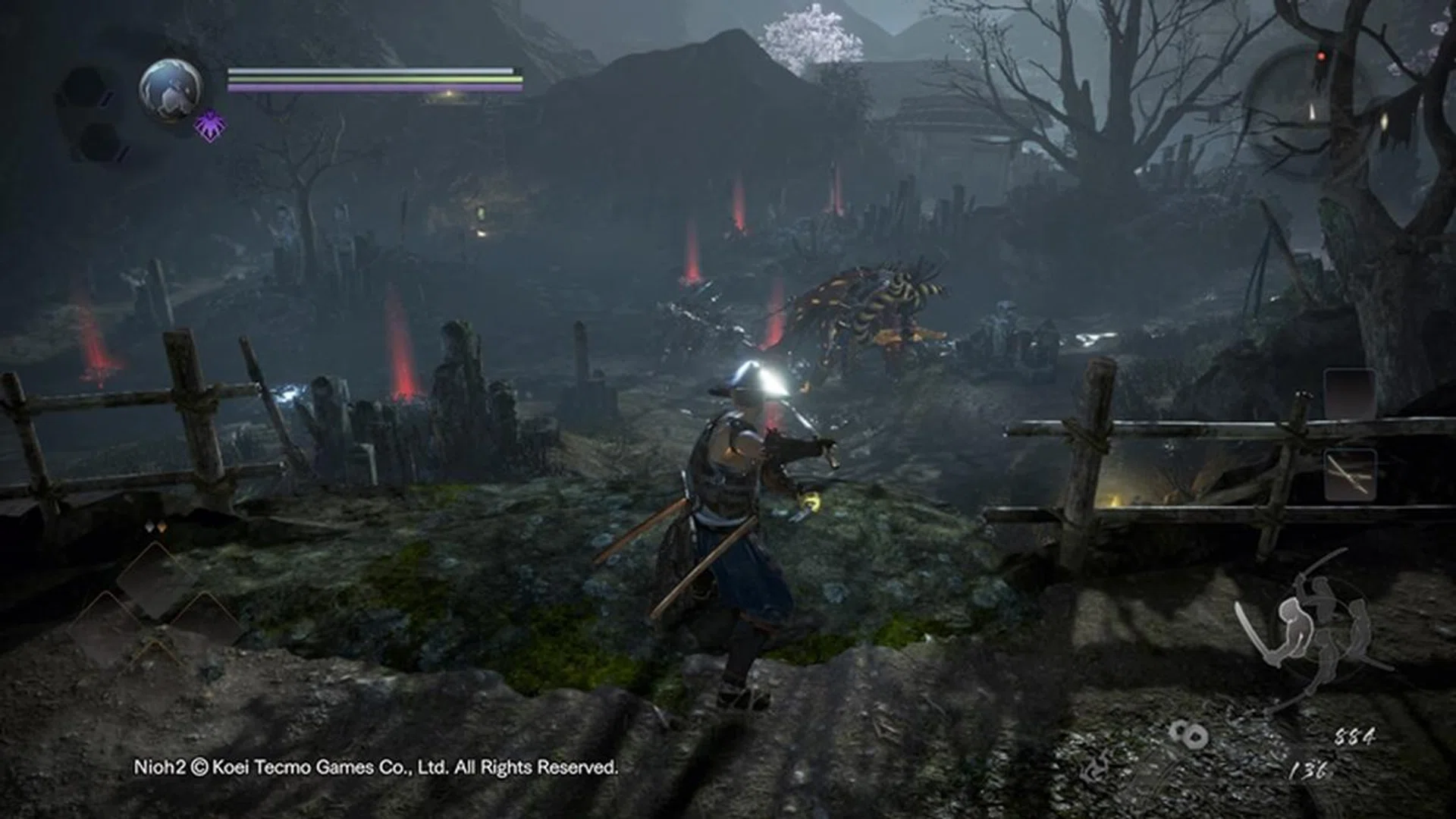Screen dimensions: 1456x819
Task: Select the guardian spirit orb icon
Action: click(x=171, y=89)
